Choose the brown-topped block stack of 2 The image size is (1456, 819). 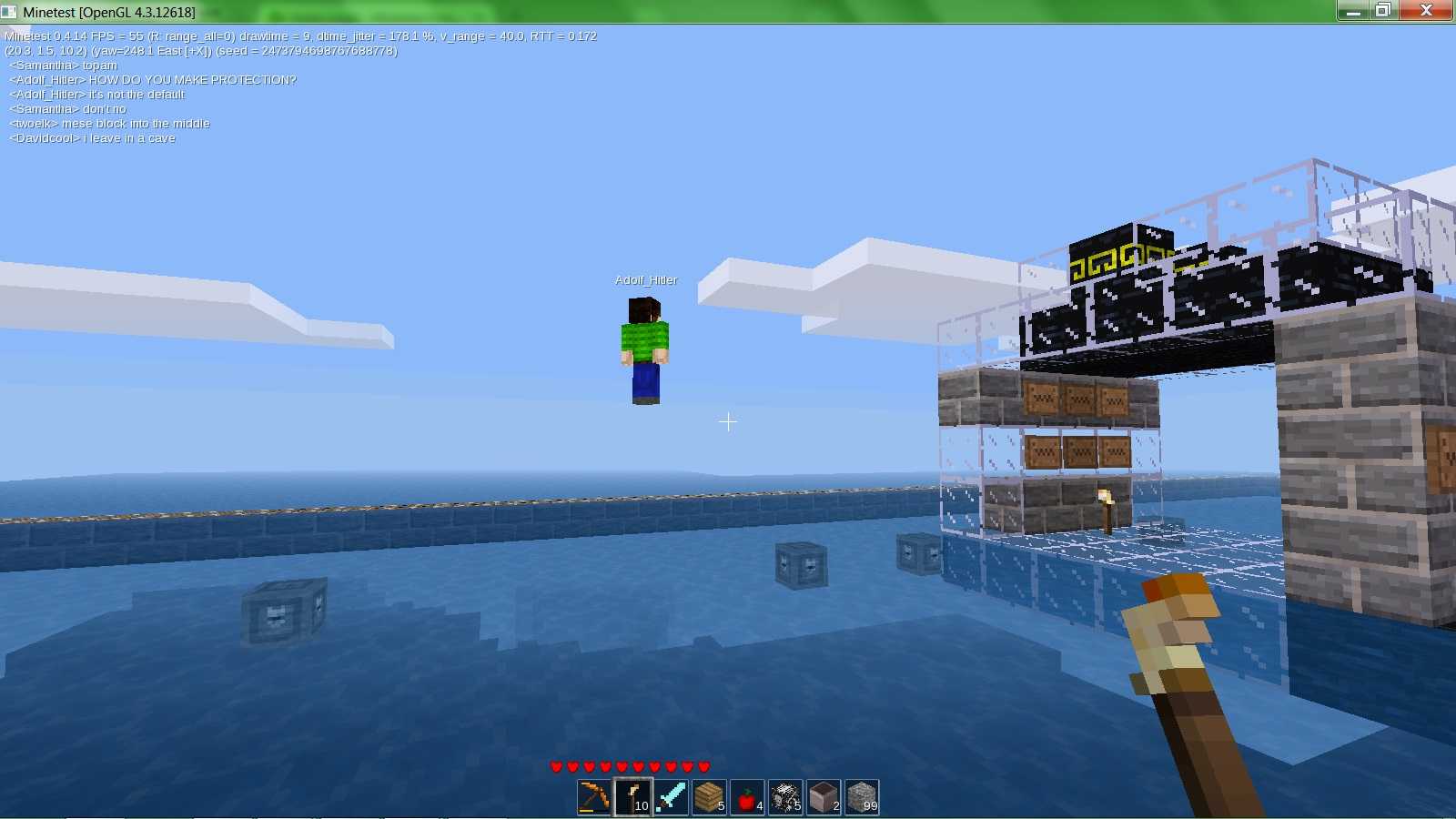(x=824, y=797)
